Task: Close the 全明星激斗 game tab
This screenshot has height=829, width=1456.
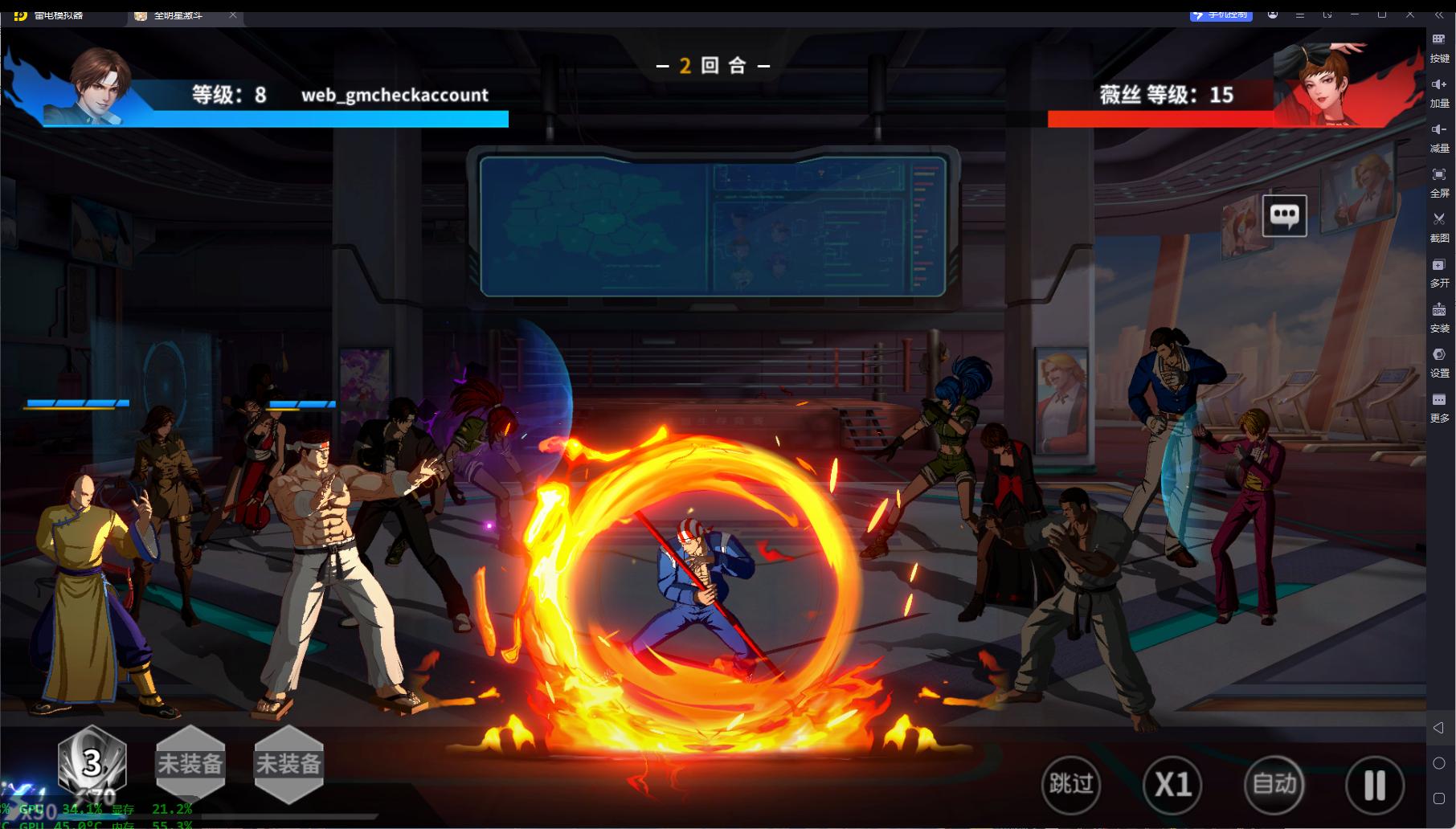Action: point(233,15)
